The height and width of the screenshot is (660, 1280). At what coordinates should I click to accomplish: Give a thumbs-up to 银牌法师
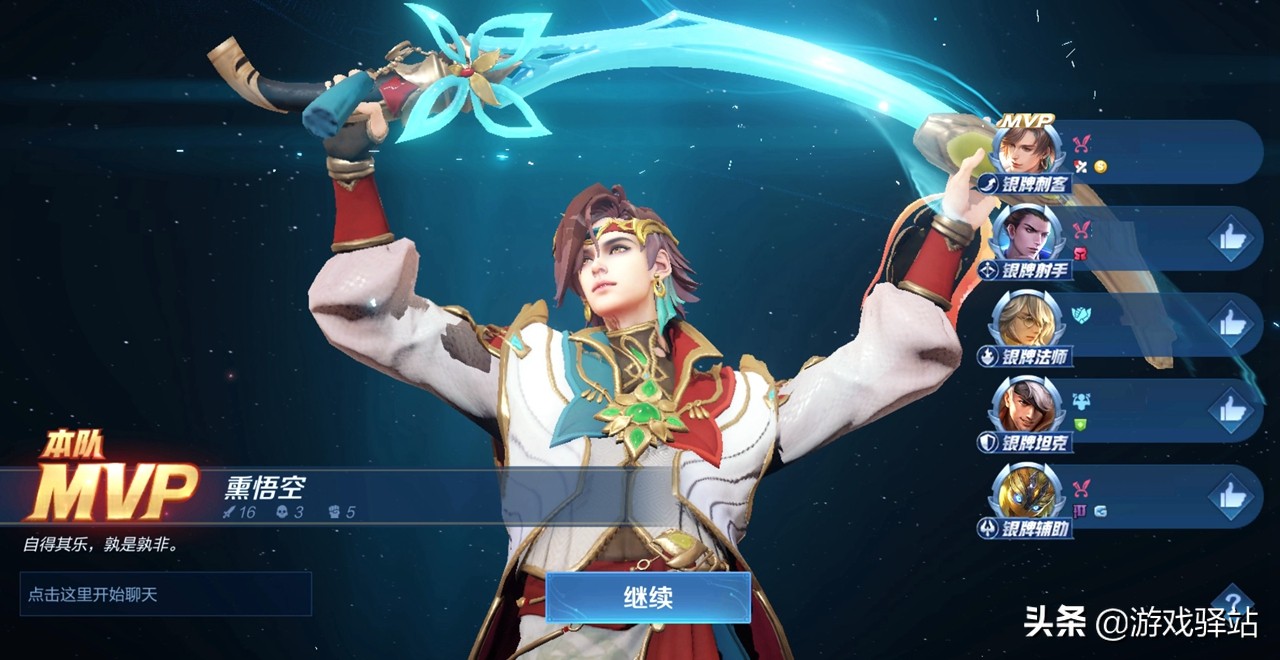point(1229,325)
